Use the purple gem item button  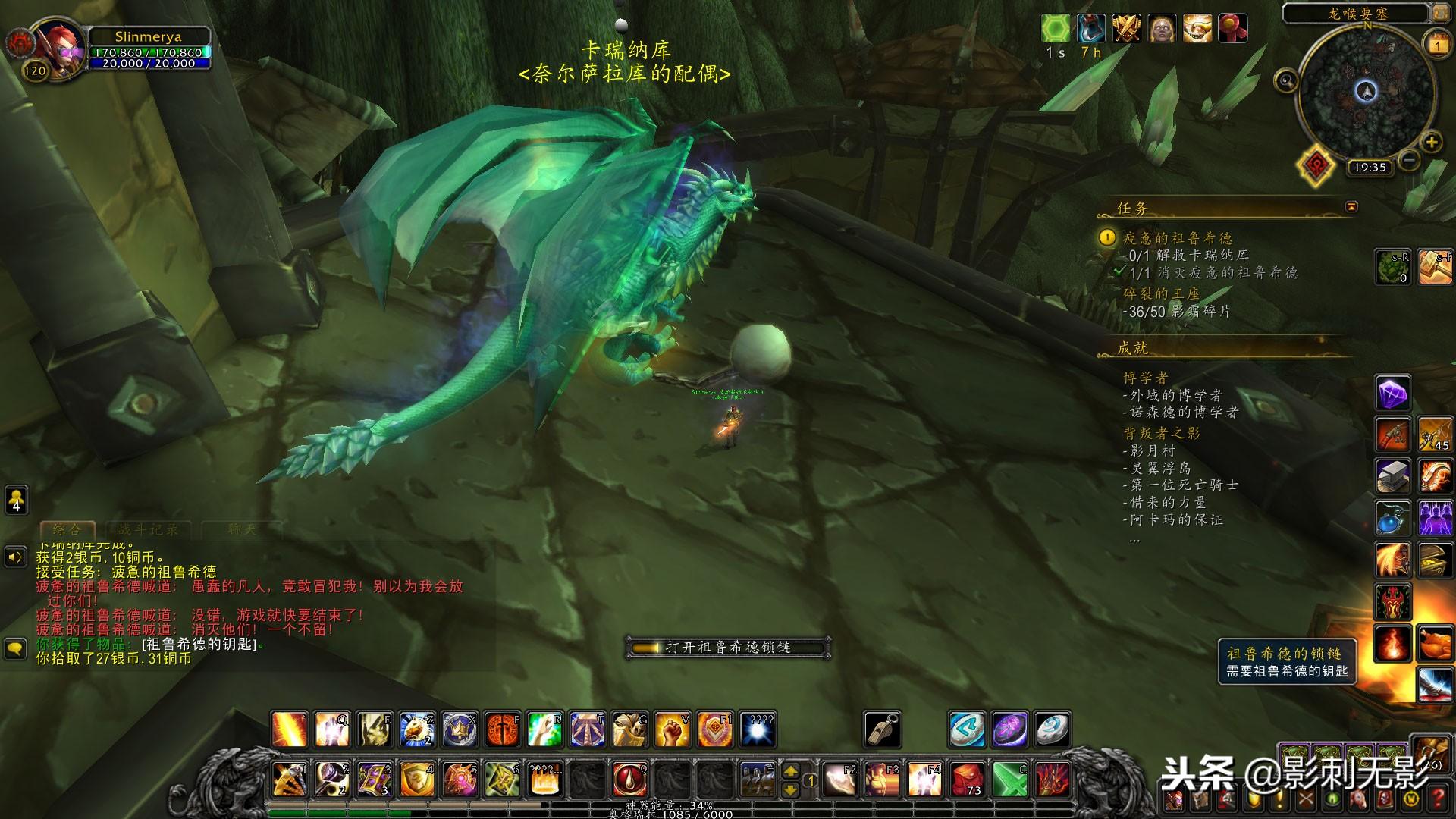tap(1392, 394)
